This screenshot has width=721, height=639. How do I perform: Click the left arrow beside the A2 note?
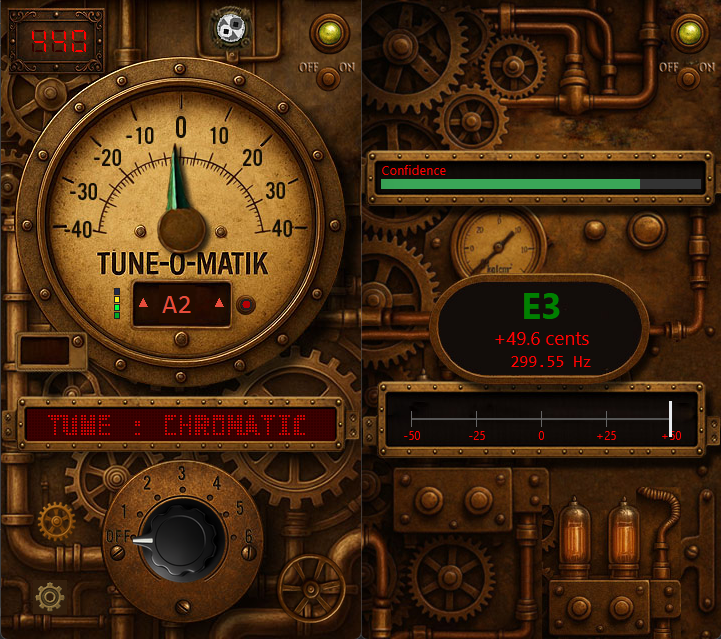point(142,304)
